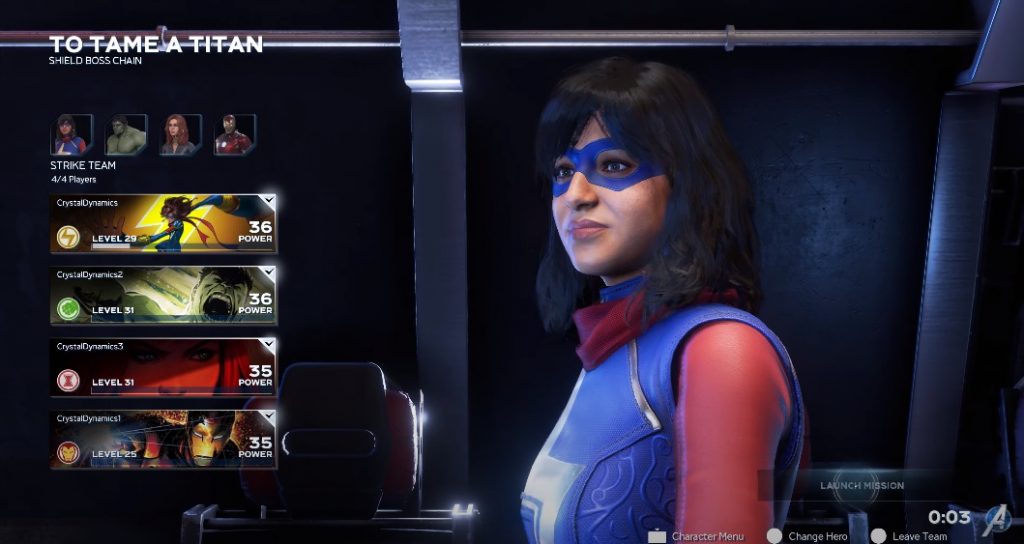Click the Ms. Marvel strike team portrait
The height and width of the screenshot is (544, 1024).
pyautogui.click(x=71, y=135)
